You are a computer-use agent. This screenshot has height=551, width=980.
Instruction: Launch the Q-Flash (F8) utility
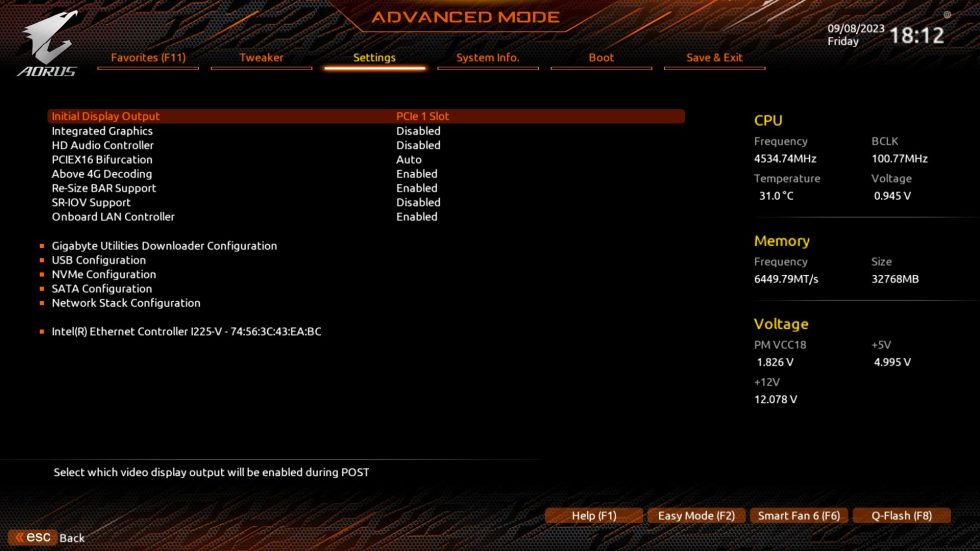pyautogui.click(x=901, y=516)
